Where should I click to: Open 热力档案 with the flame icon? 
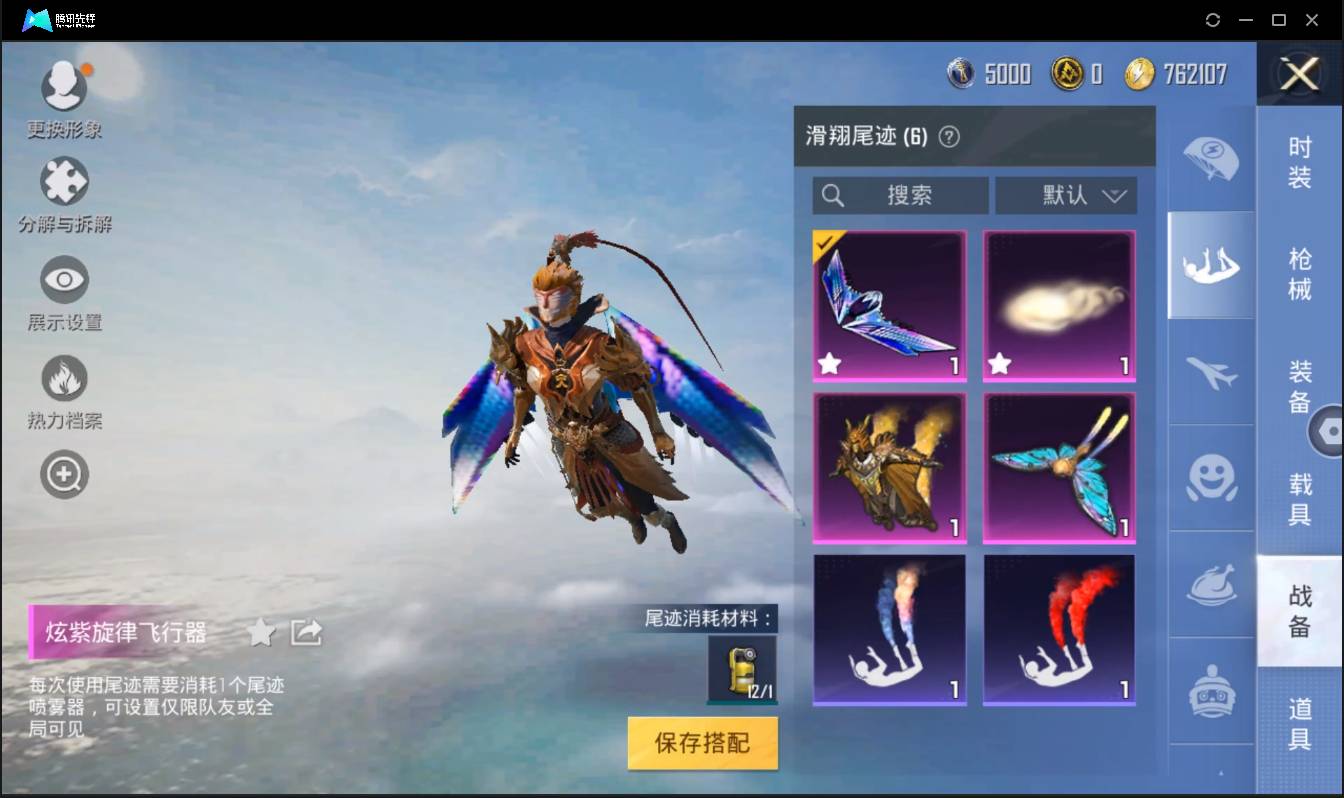64,375
